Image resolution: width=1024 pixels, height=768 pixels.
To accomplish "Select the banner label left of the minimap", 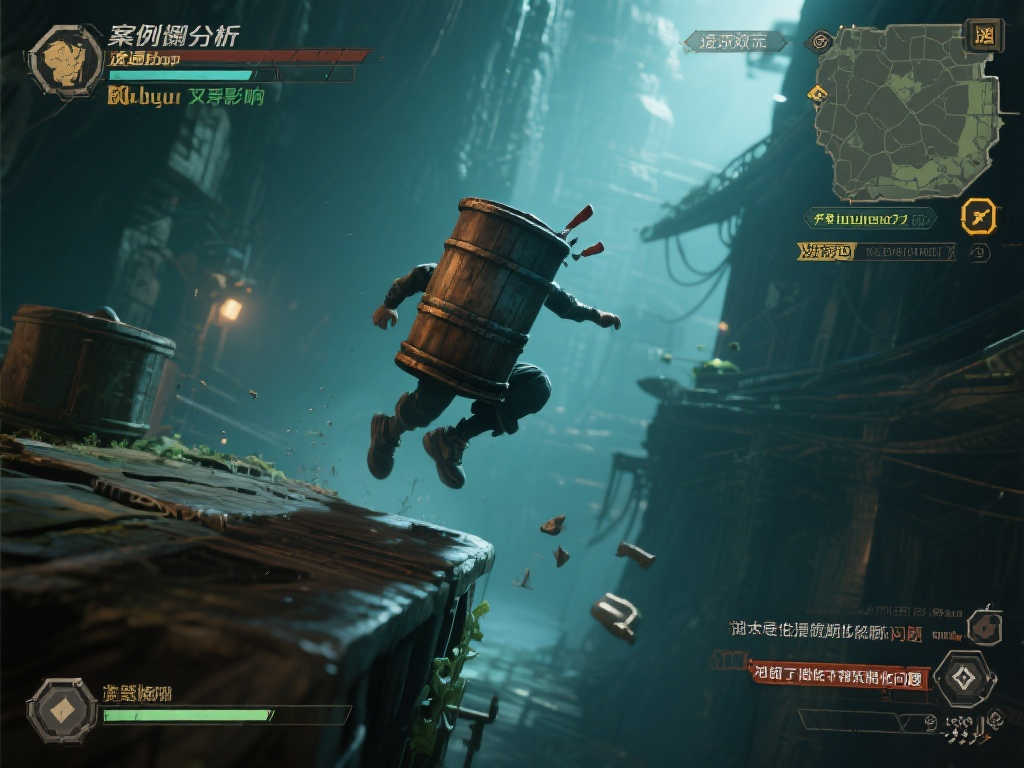I will (x=735, y=42).
